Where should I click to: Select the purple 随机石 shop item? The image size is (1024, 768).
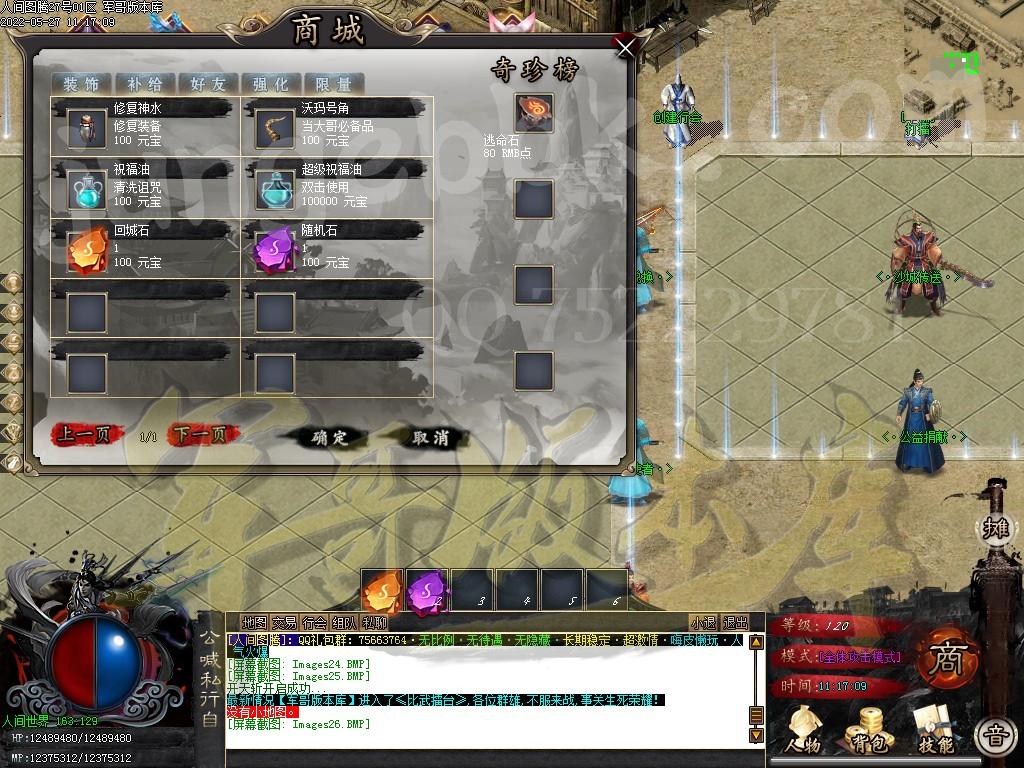pos(275,249)
